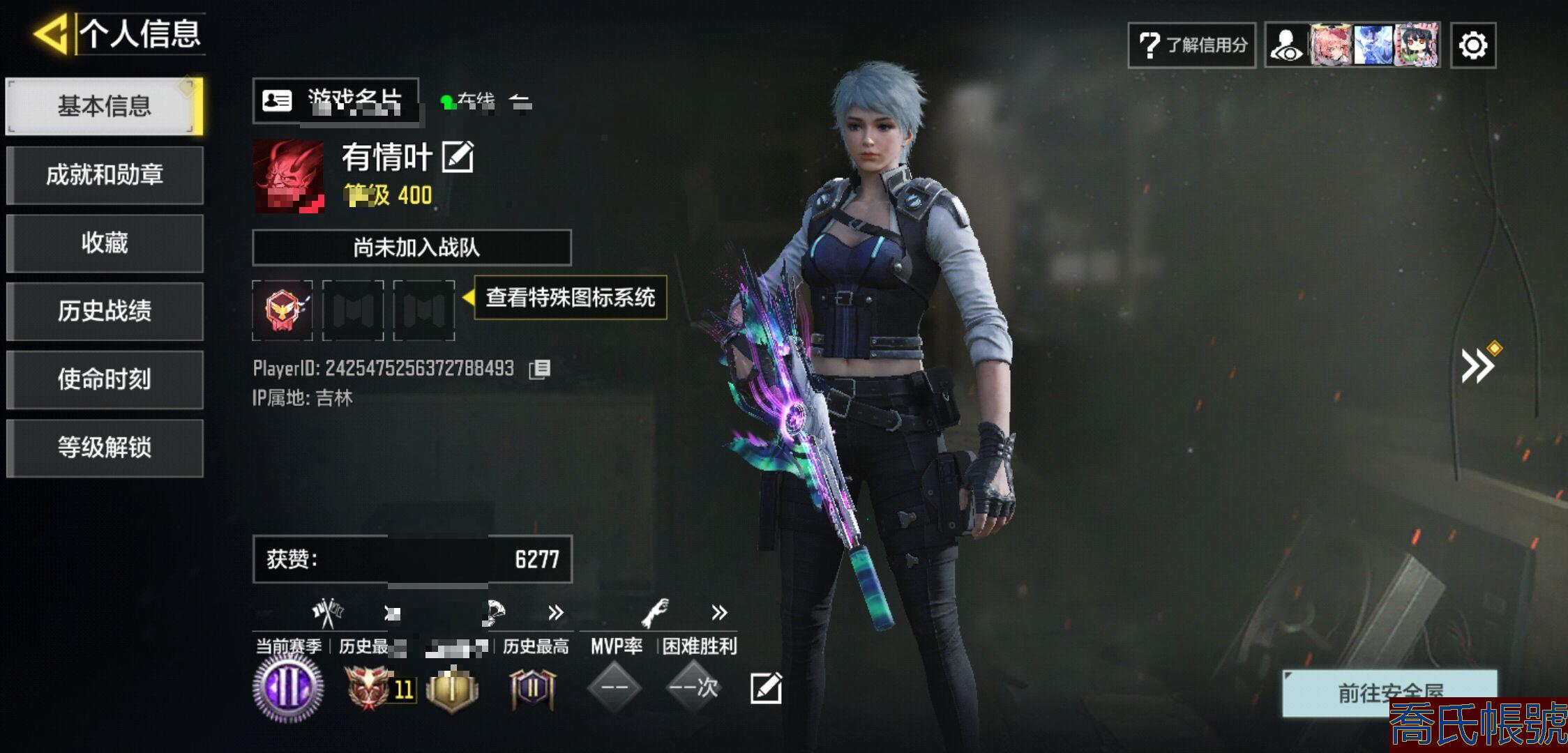This screenshot has height=753, width=1568.
Task: Open the 使命时刻 tab
Action: pyautogui.click(x=105, y=379)
